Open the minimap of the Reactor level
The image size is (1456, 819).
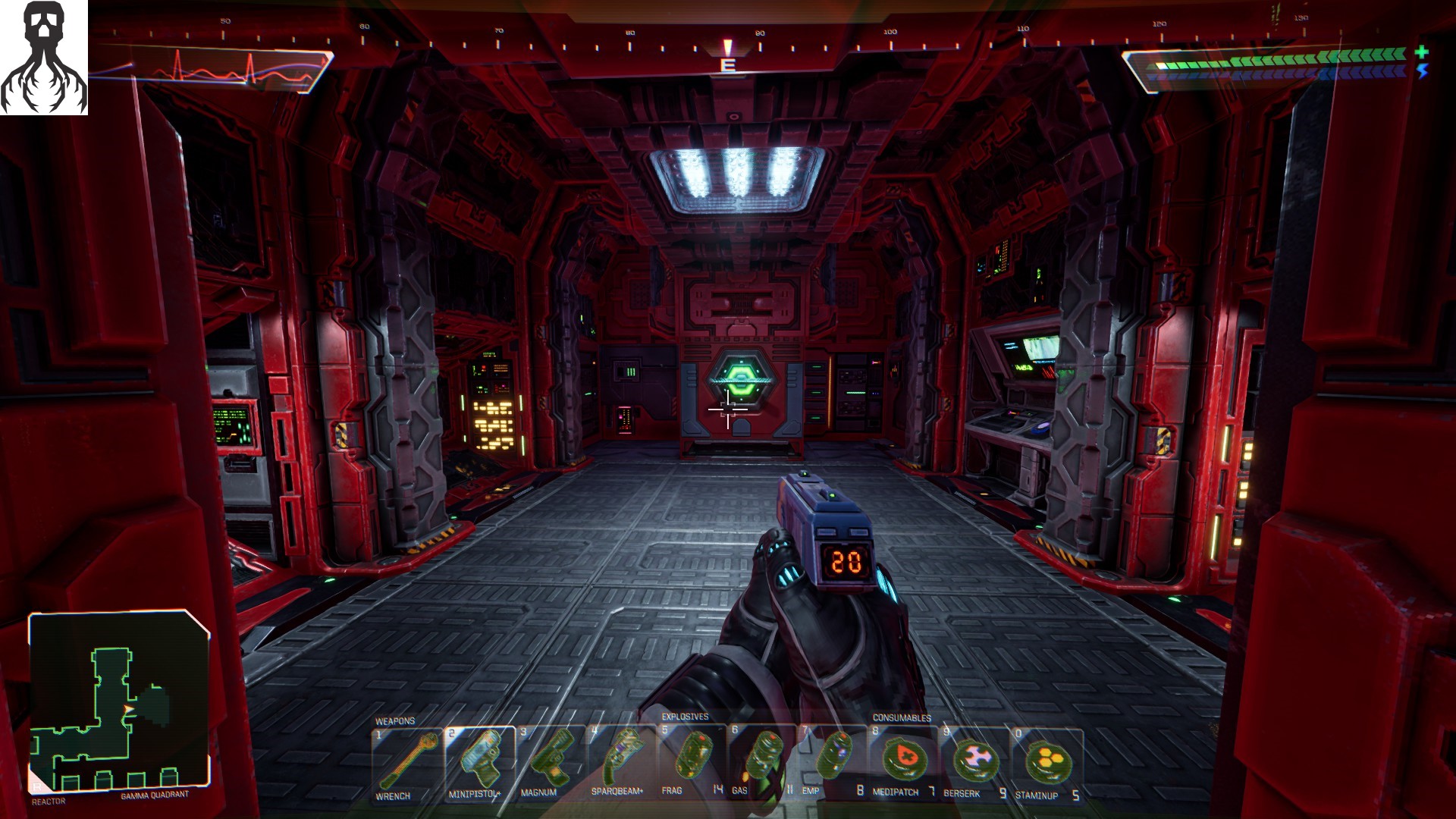(x=119, y=701)
